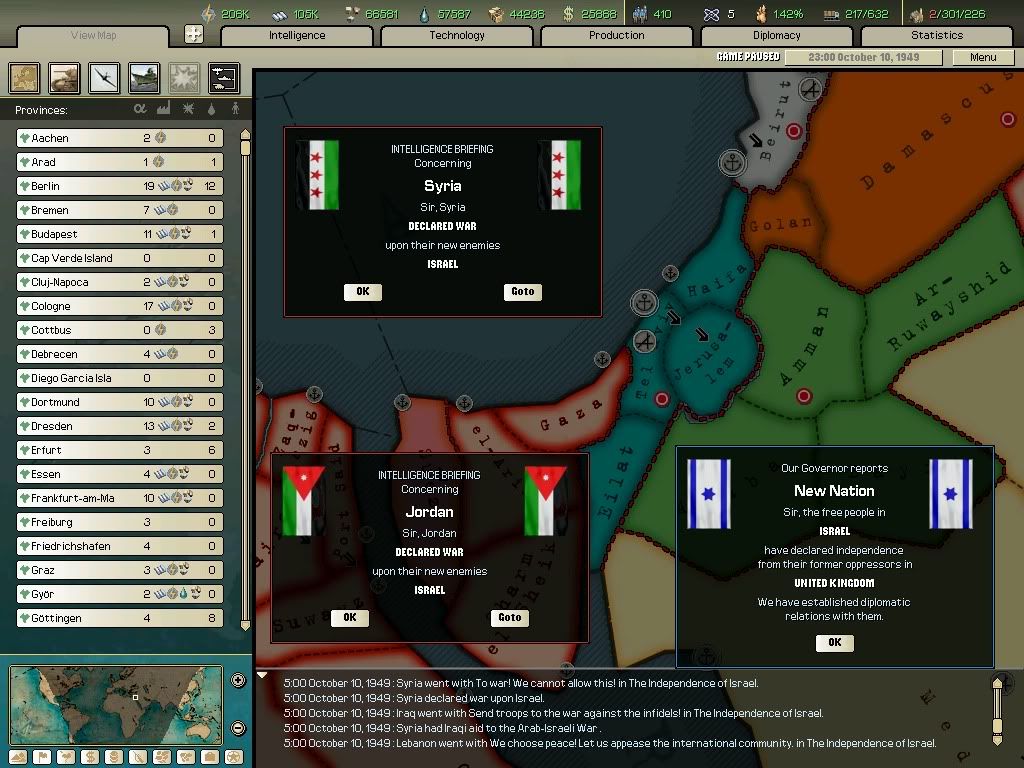1024x768 pixels.
Task: Show the Diplomacy tab
Action: [x=777, y=36]
